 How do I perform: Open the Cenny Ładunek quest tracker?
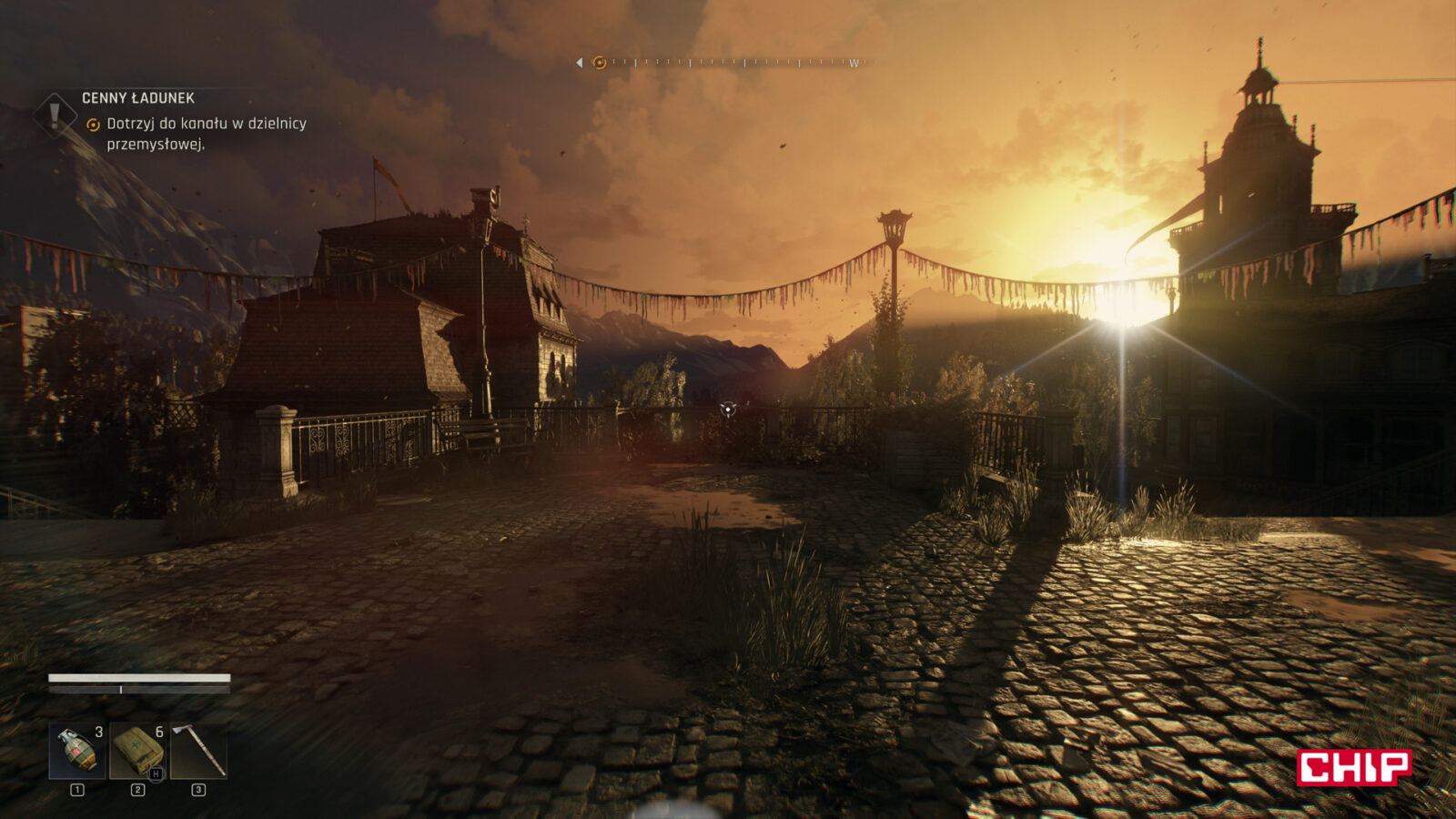coord(137,98)
